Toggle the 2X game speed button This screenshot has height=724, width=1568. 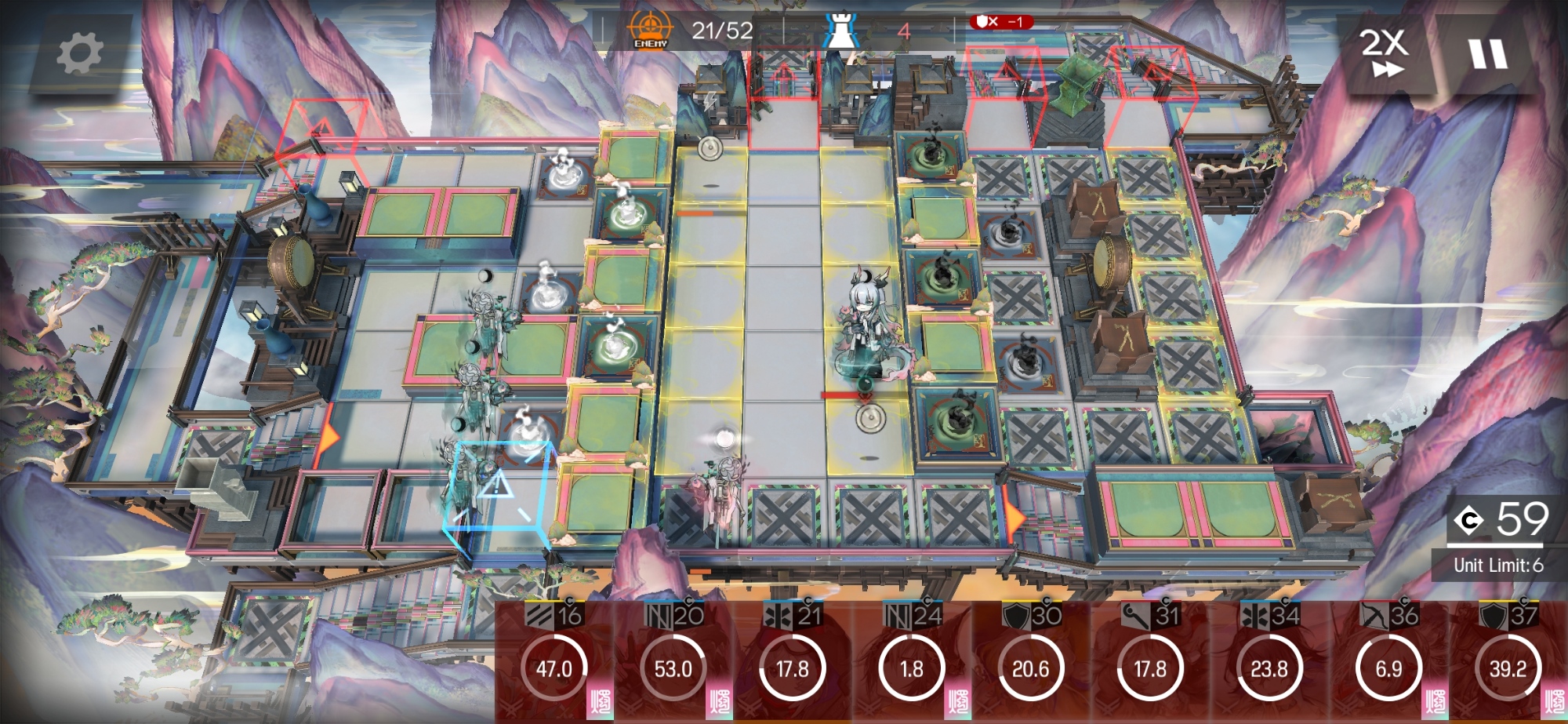(1385, 53)
